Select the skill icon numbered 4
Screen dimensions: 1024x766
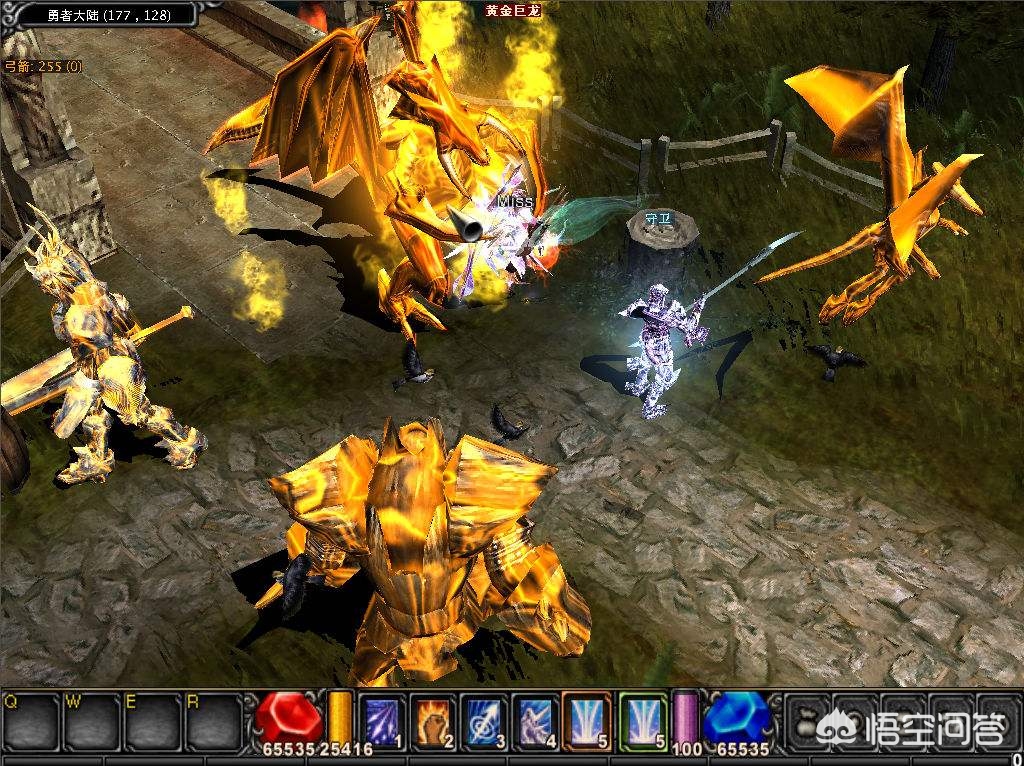point(536,719)
